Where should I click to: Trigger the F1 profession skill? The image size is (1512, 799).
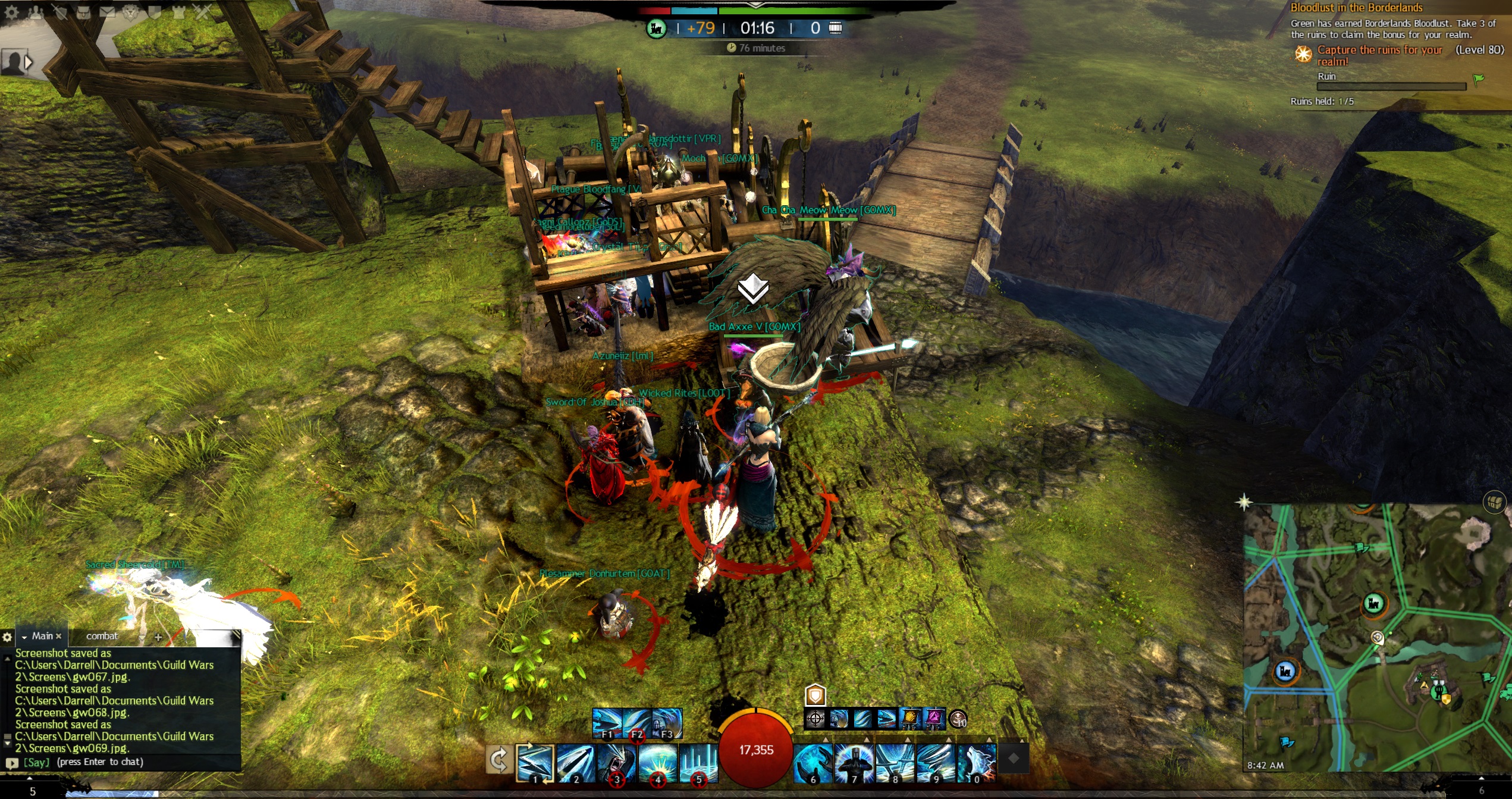click(x=607, y=722)
